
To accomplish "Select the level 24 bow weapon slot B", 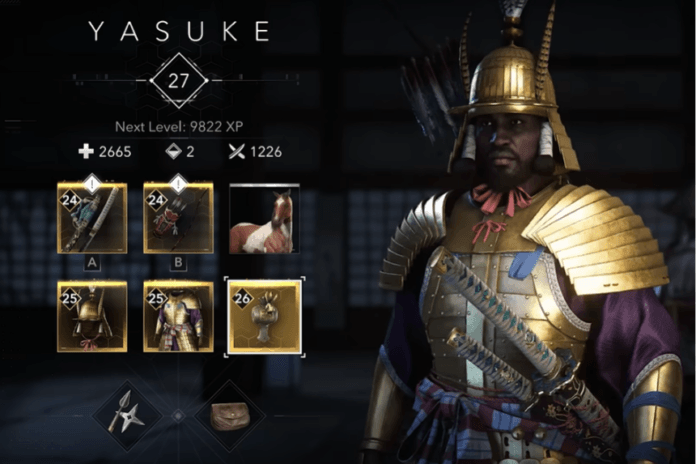I will point(178,218).
